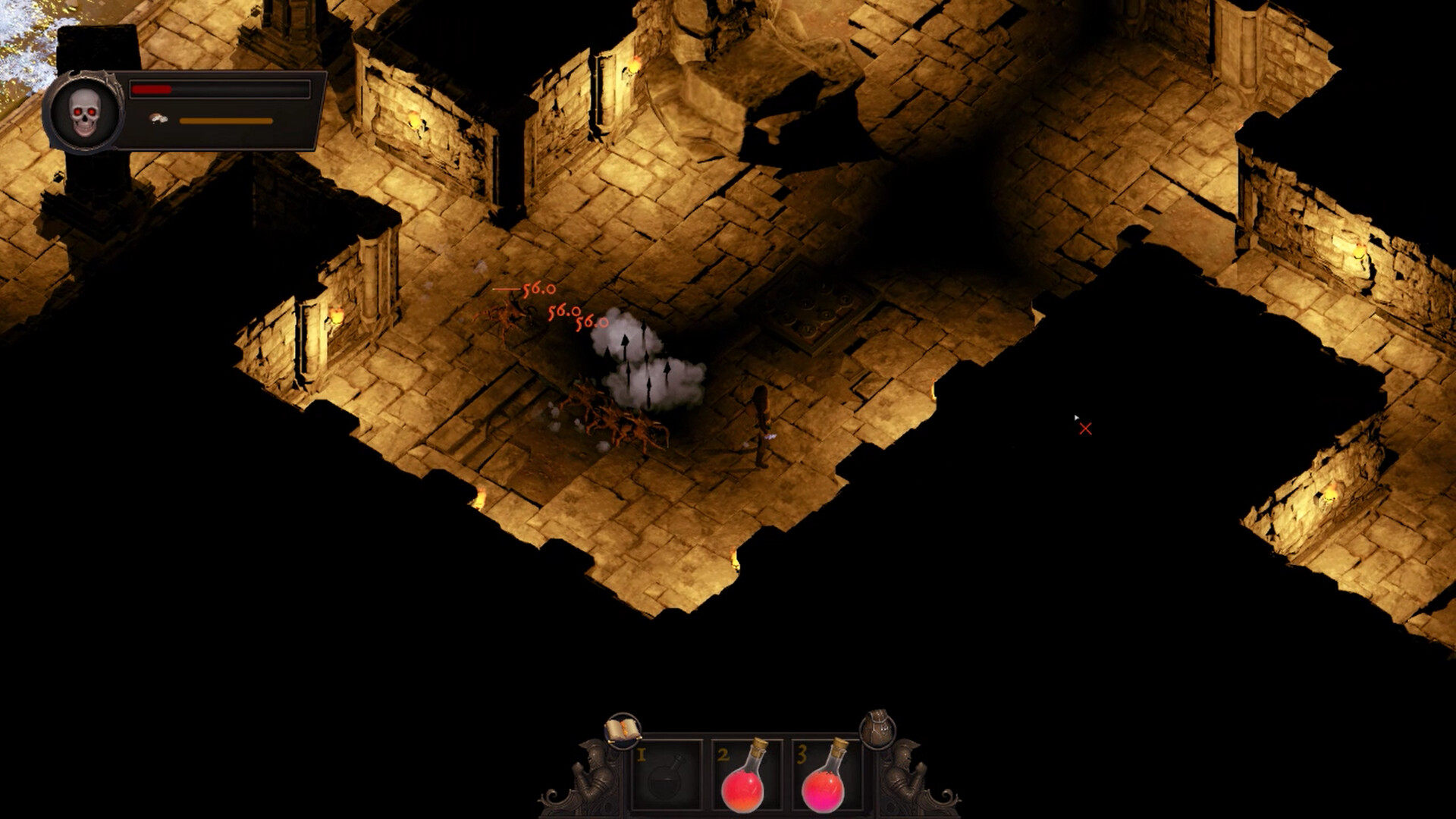Click the red X marker on the dark floor
Image resolution: width=1456 pixels, height=819 pixels.
coord(1086,428)
